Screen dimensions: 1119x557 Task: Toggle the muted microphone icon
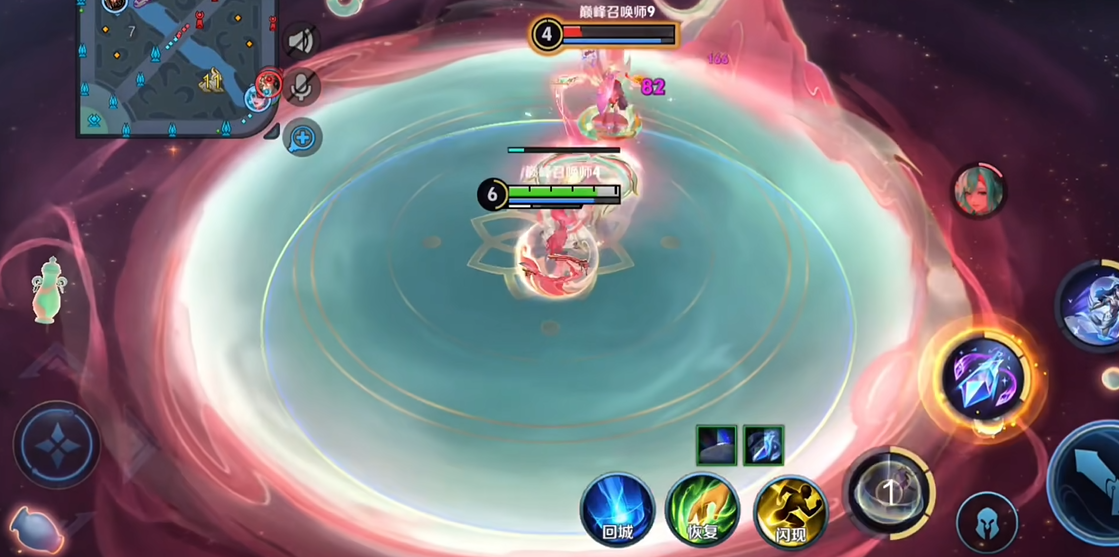[x=301, y=87]
